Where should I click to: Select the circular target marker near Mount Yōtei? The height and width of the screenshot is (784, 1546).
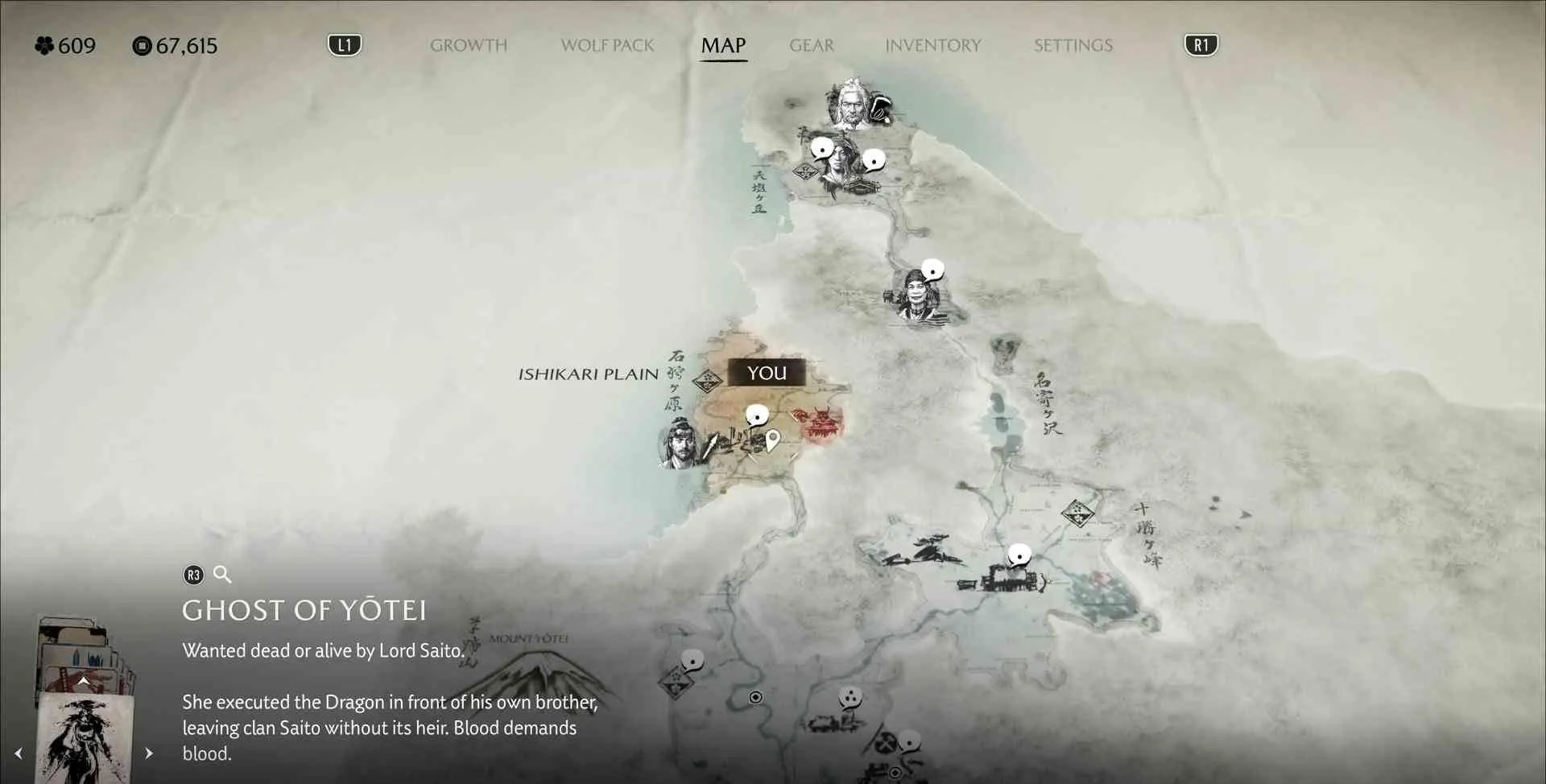(x=755, y=697)
